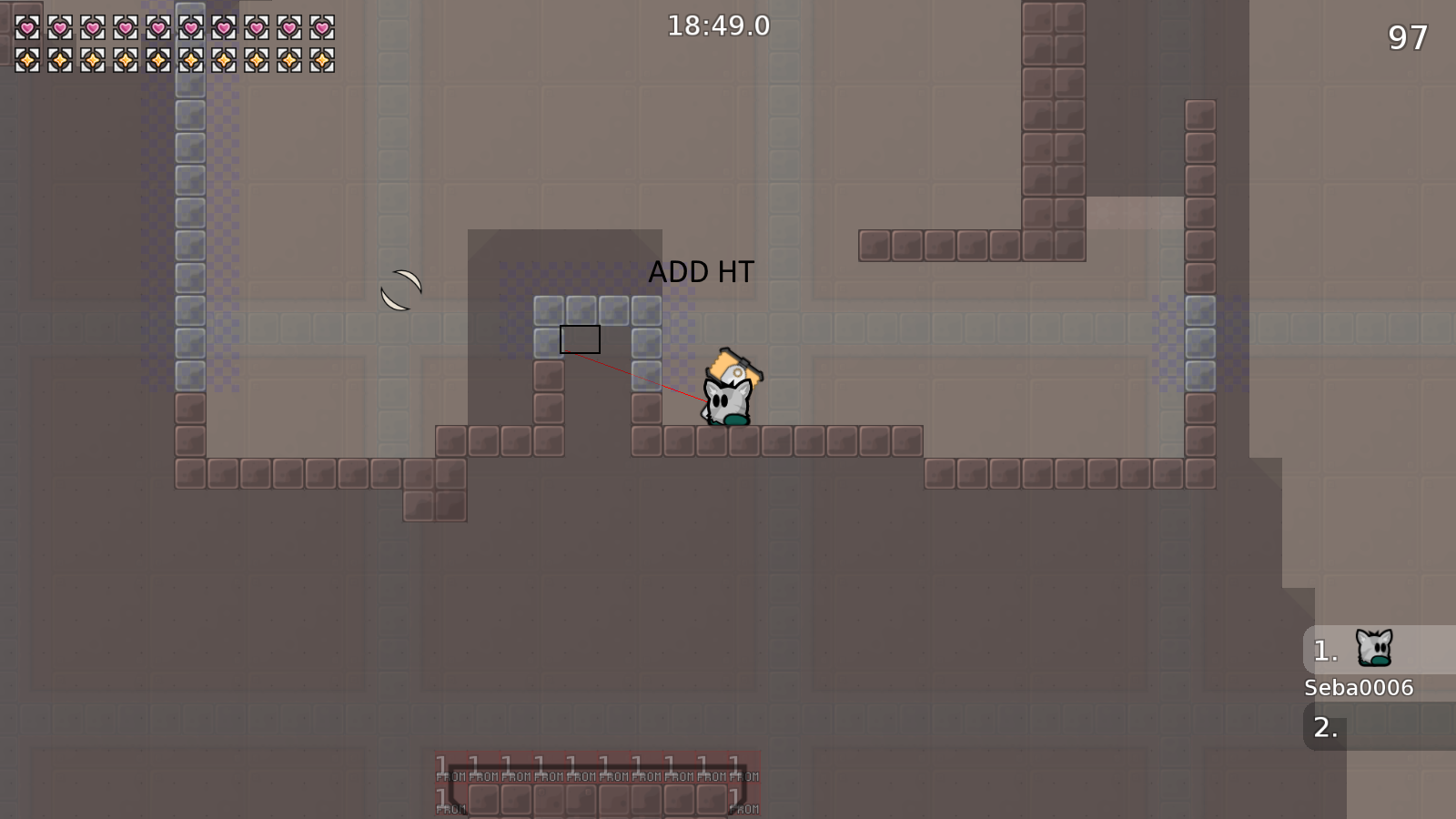
Task: Toggle the second star in the energy row
Action: [61, 59]
